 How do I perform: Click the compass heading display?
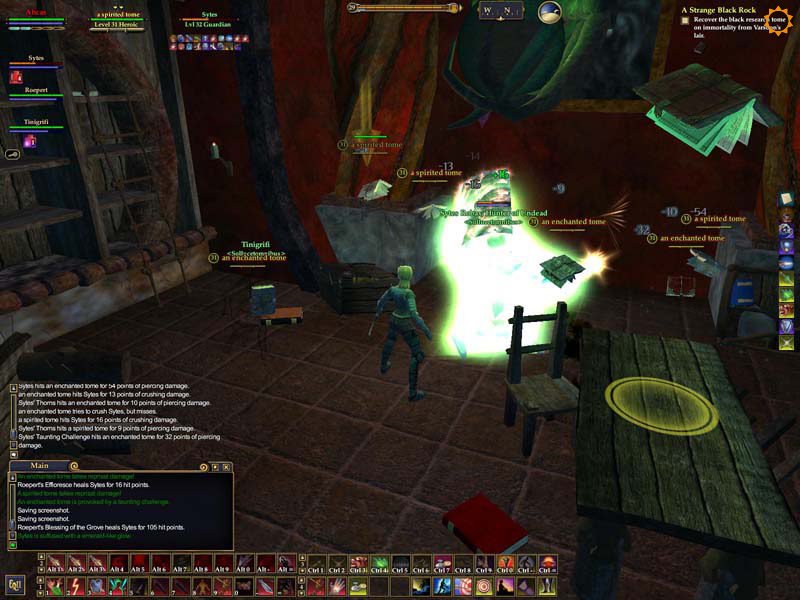coord(500,11)
